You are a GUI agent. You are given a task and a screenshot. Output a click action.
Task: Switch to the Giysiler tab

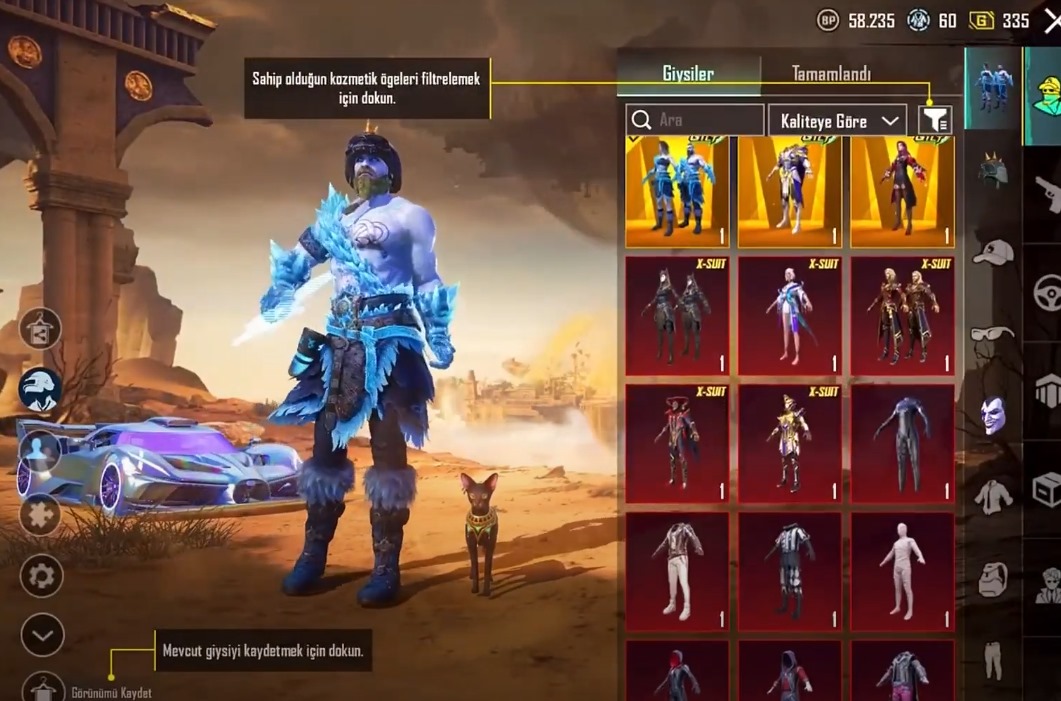pos(688,74)
